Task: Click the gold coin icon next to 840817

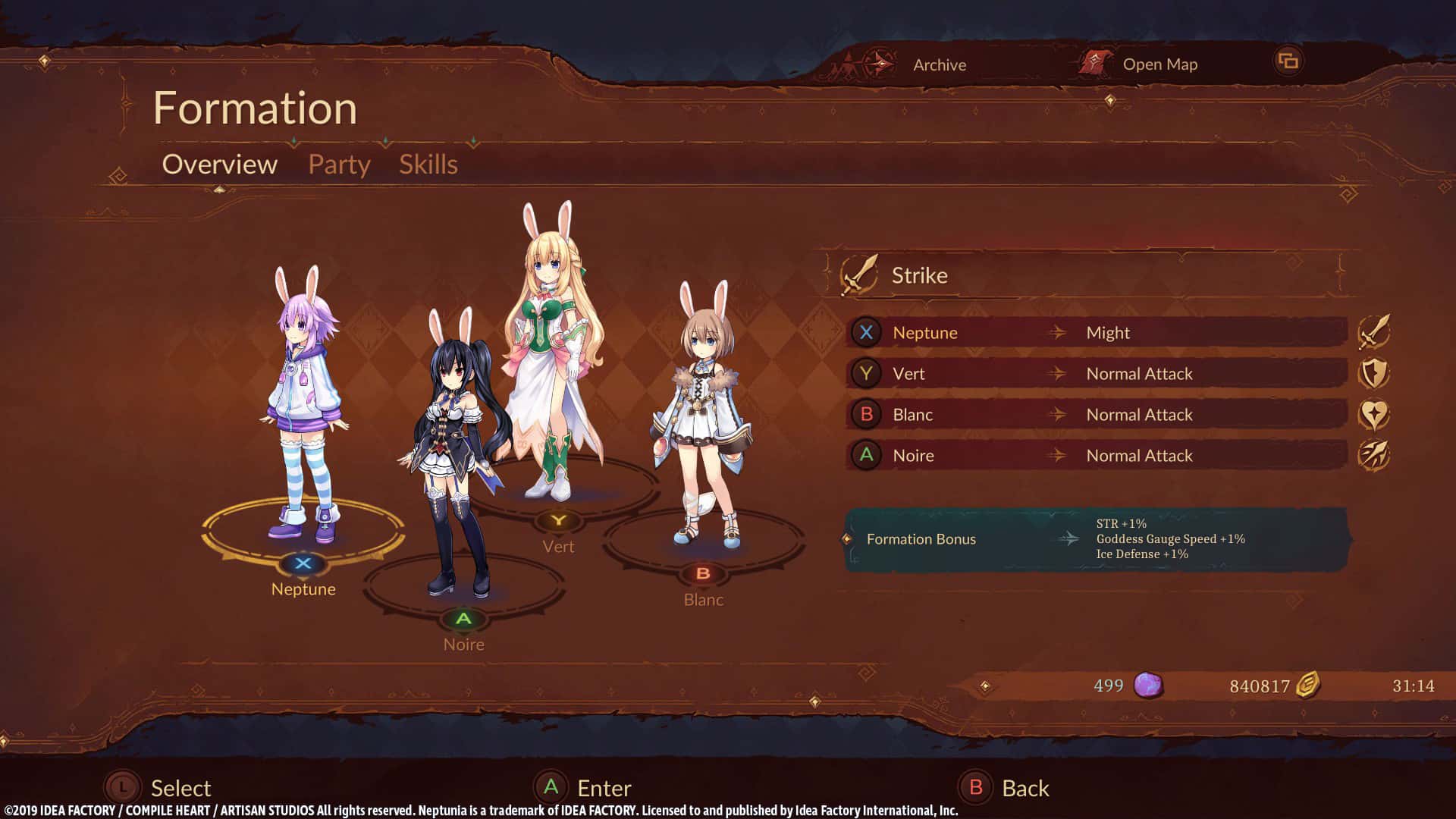Action: (1307, 685)
